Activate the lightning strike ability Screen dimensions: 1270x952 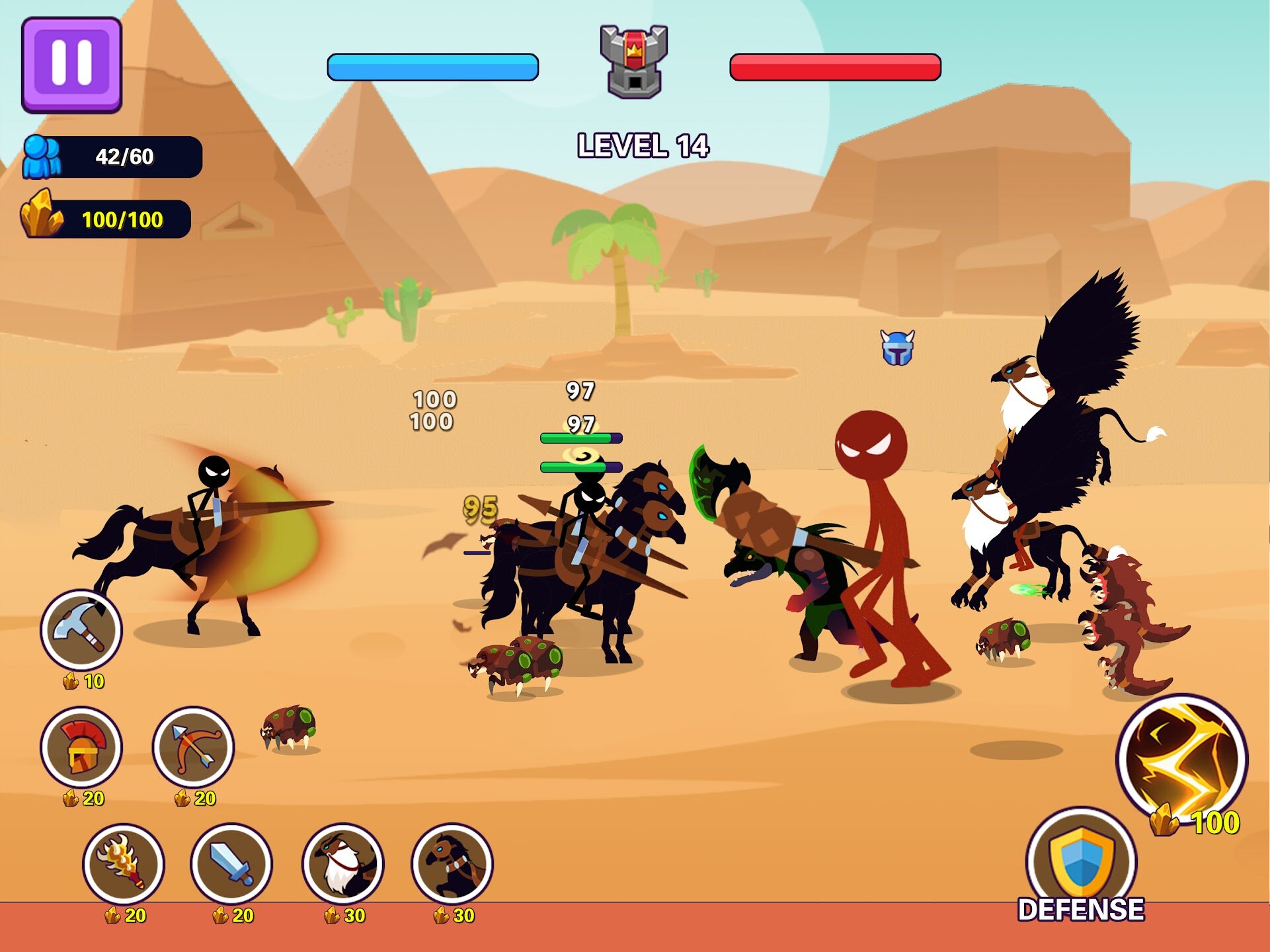pyautogui.click(x=1181, y=759)
